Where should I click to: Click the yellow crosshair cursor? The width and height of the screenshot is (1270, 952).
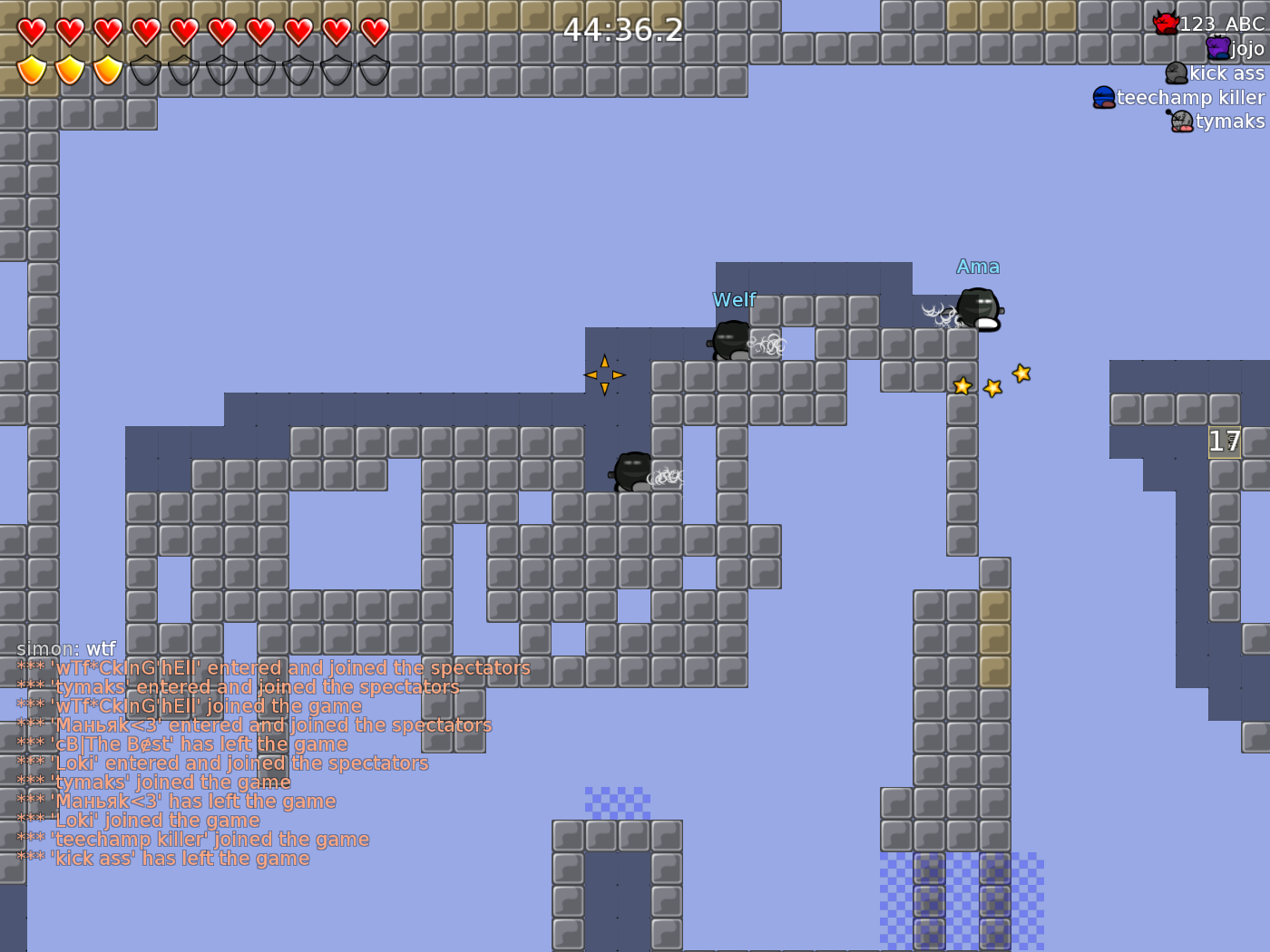pyautogui.click(x=606, y=374)
